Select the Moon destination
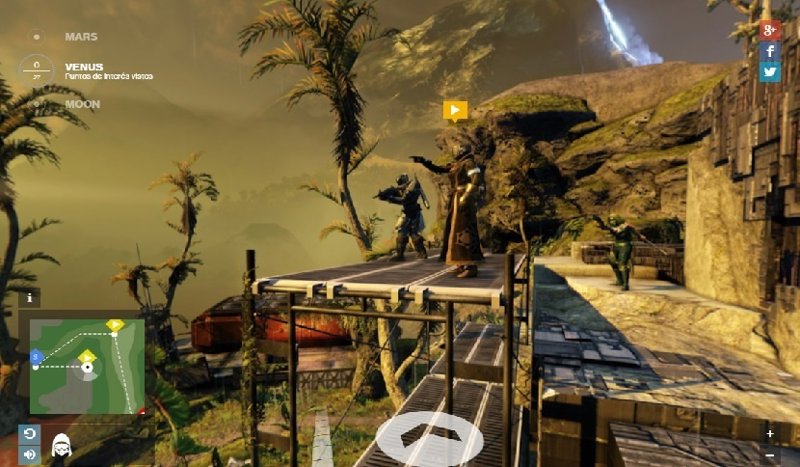The height and width of the screenshot is (467, 800). (81, 103)
